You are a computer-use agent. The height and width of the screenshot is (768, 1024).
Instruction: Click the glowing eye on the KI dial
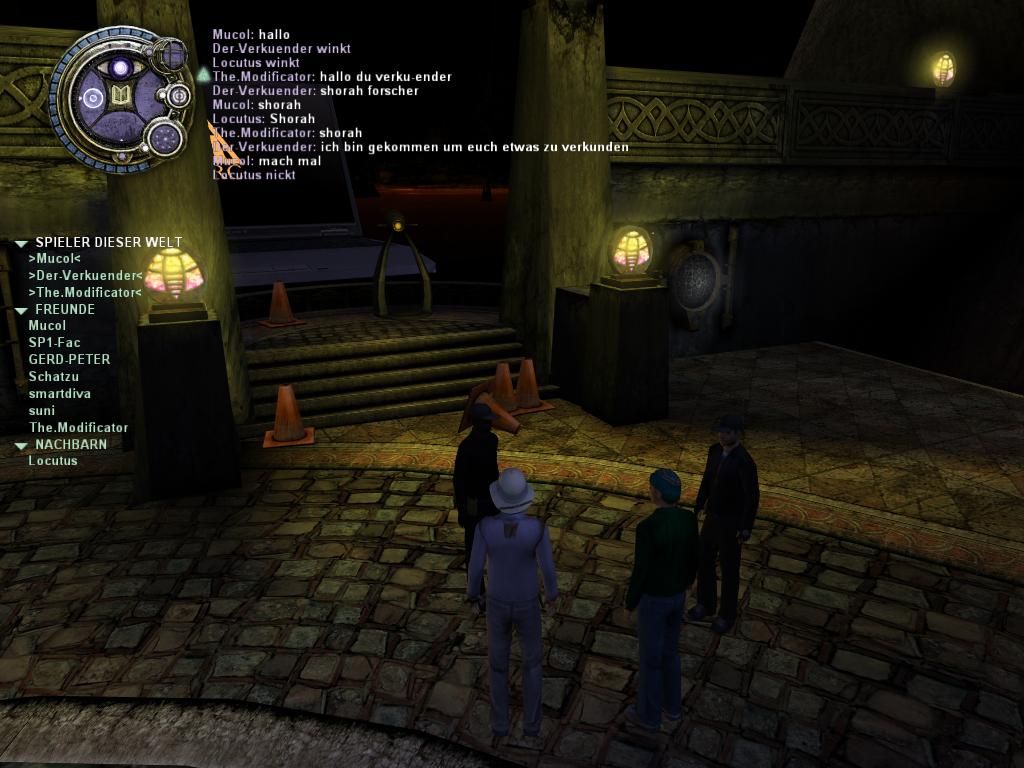pyautogui.click(x=122, y=68)
